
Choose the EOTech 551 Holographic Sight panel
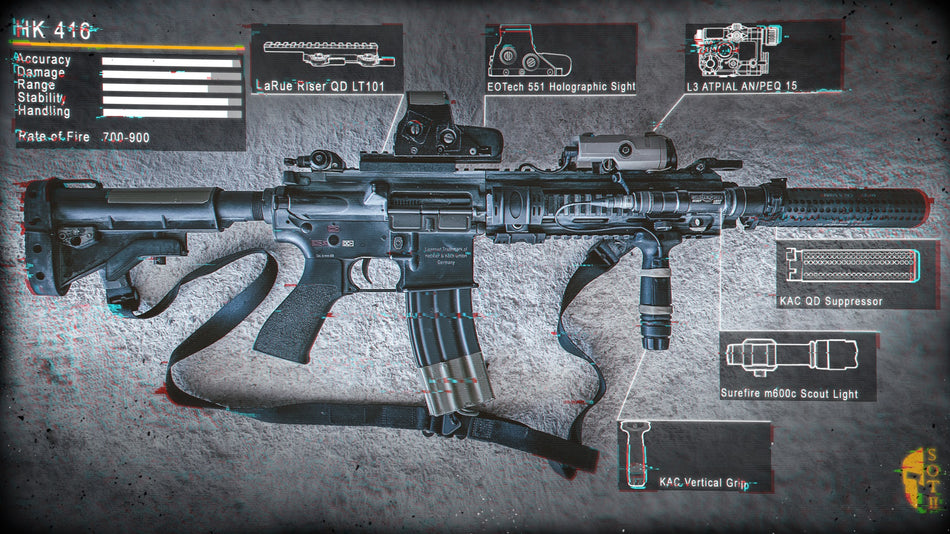pyautogui.click(x=561, y=60)
